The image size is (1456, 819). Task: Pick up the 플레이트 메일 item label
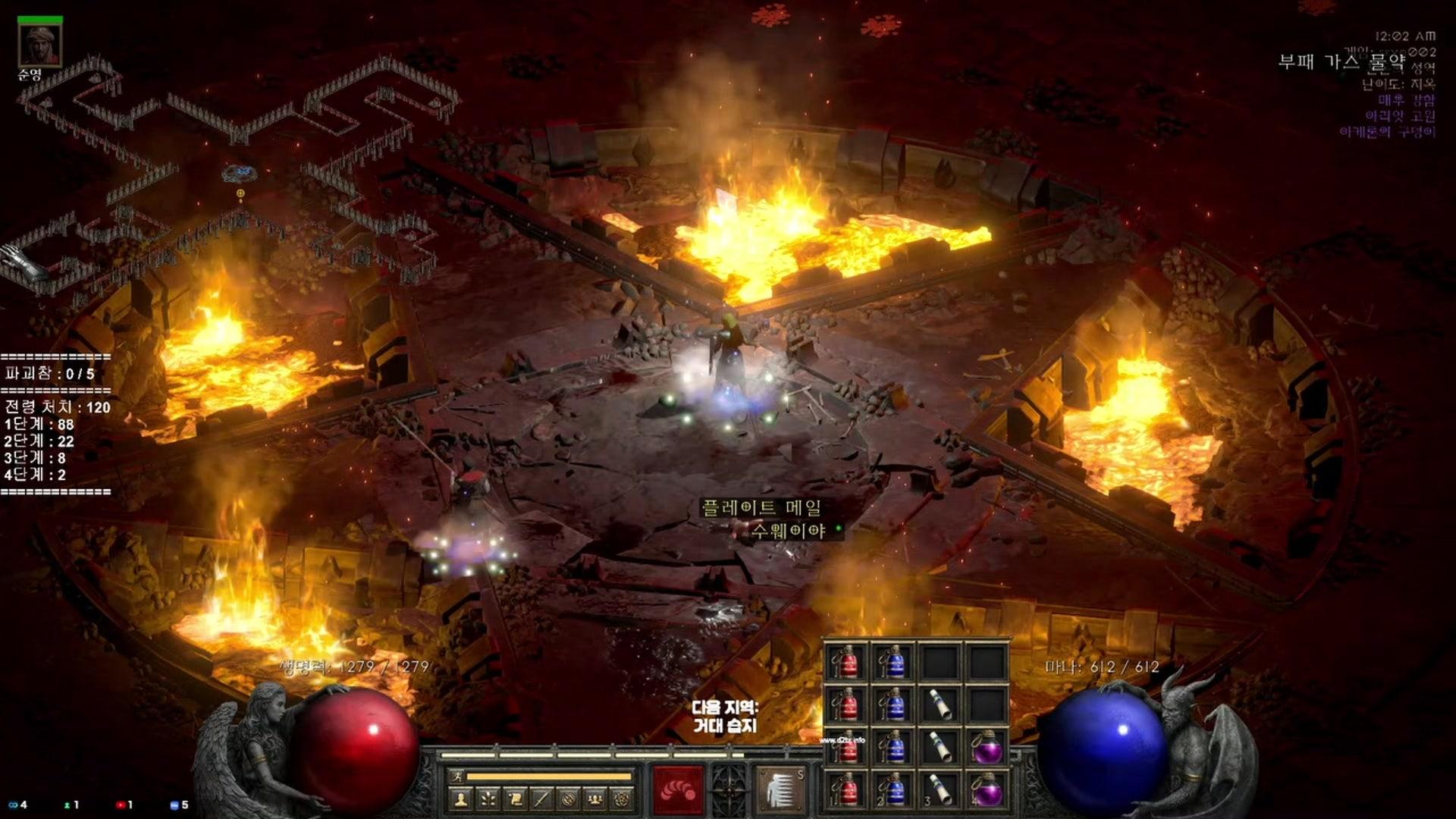coord(761,507)
